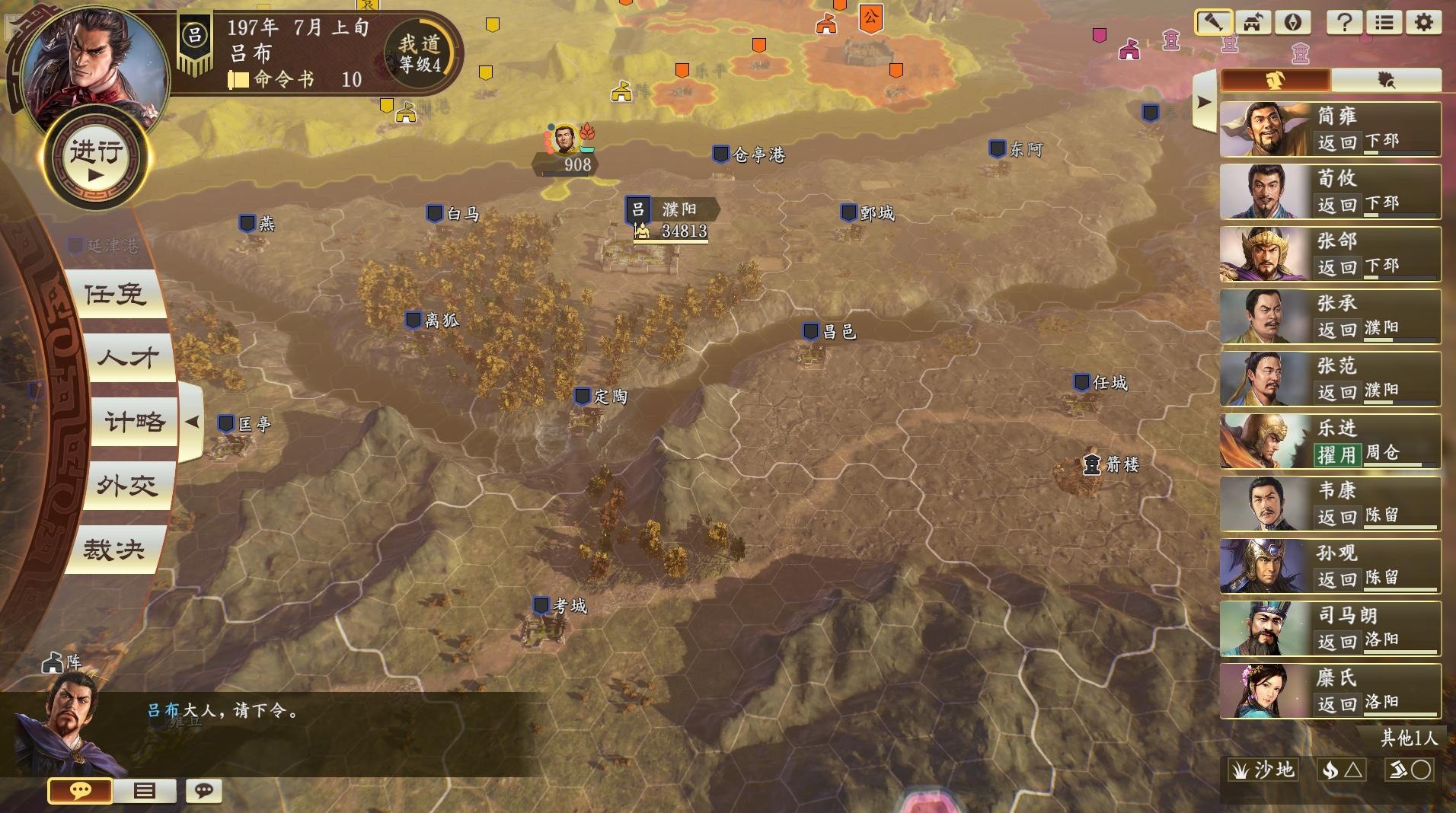Select officer 司马朗 in the list
This screenshot has height=813, width=1456.
click(1330, 629)
